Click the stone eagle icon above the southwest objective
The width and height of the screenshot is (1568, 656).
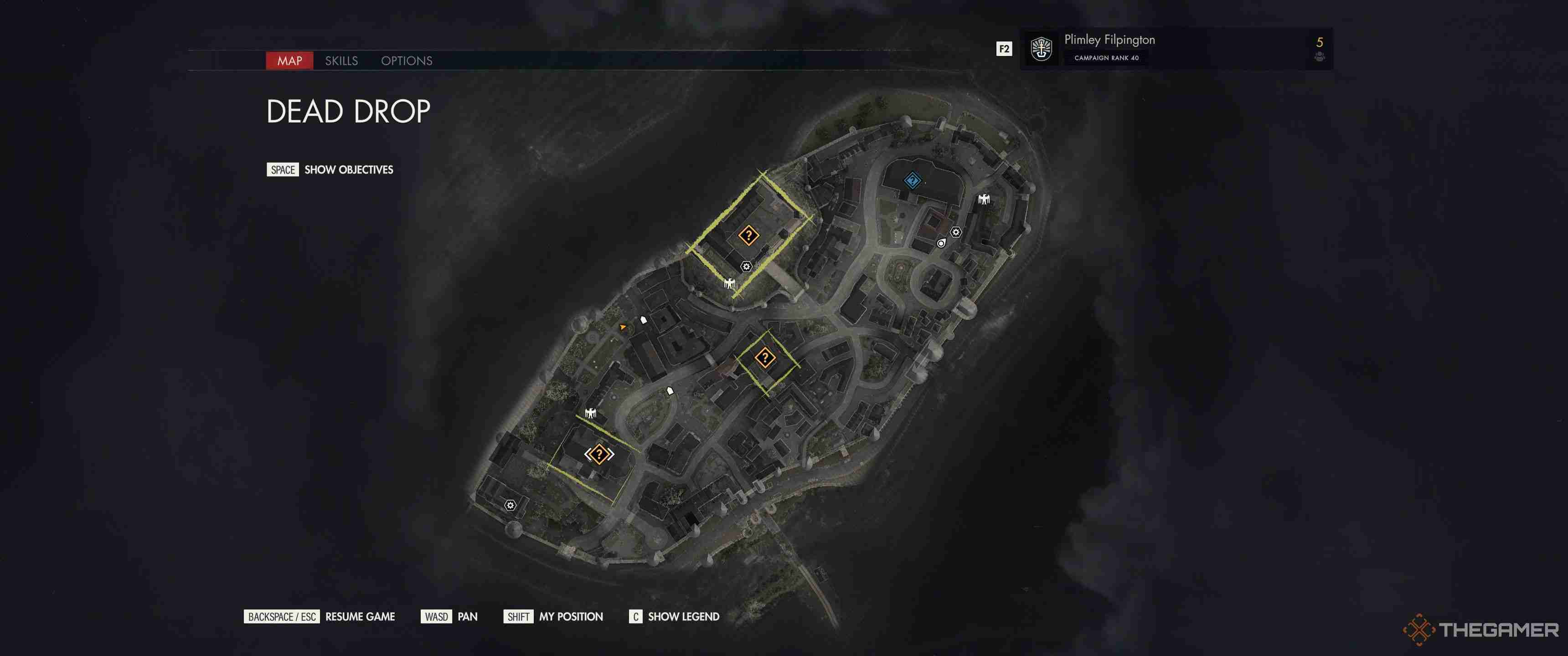point(591,413)
